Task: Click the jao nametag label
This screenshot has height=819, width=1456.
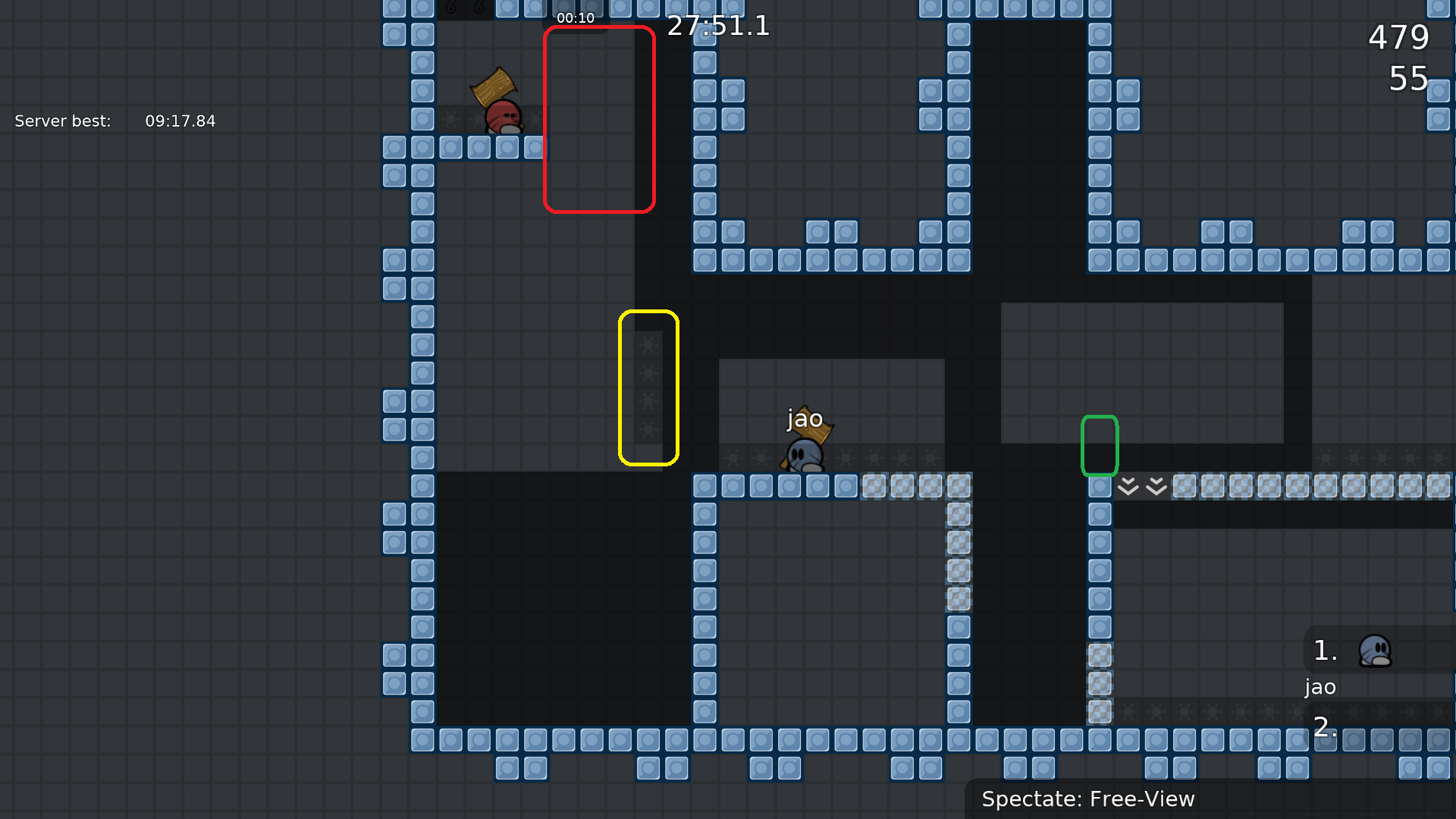Action: coord(805,418)
